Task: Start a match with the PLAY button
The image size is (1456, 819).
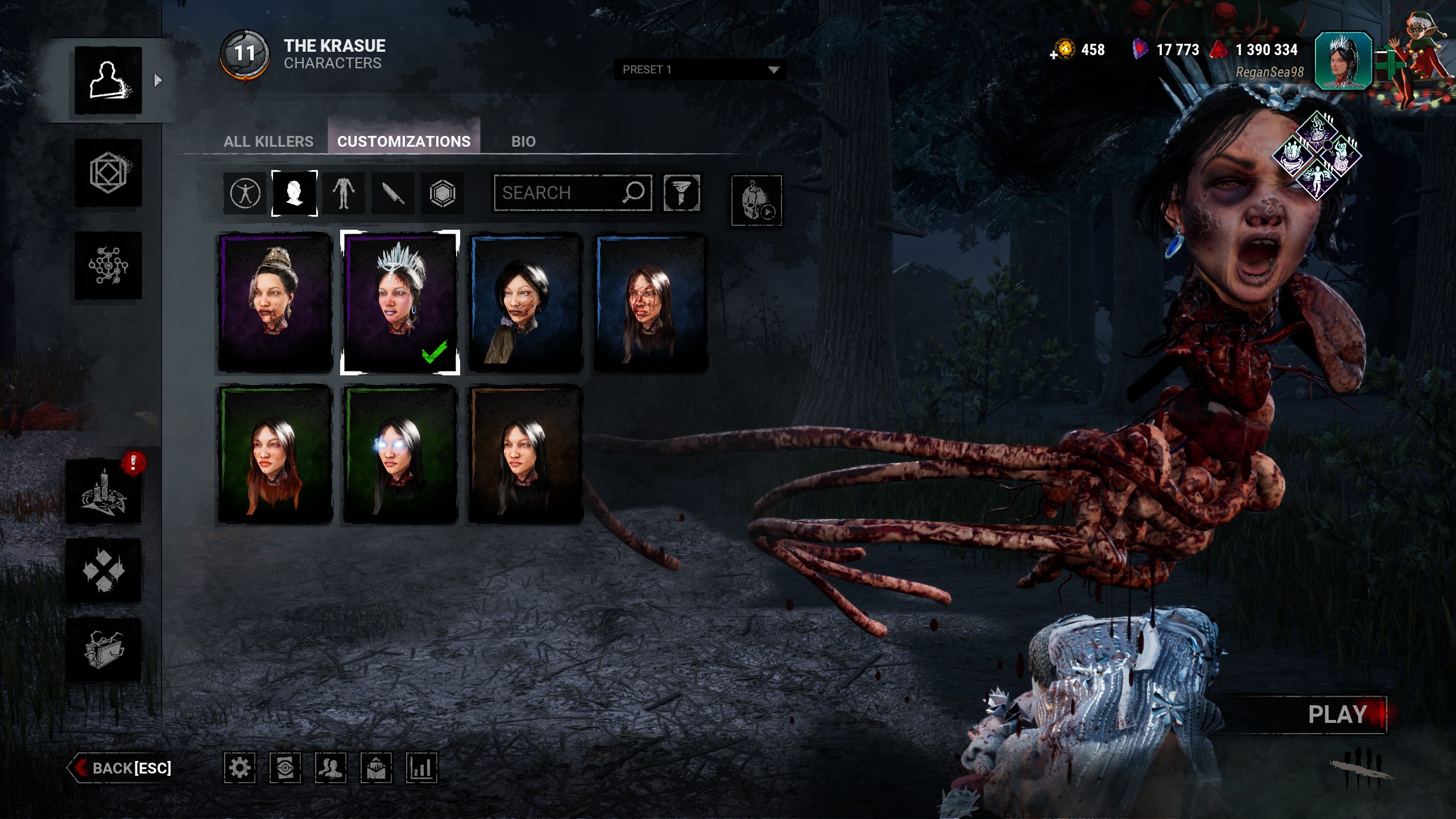Action: (1337, 714)
